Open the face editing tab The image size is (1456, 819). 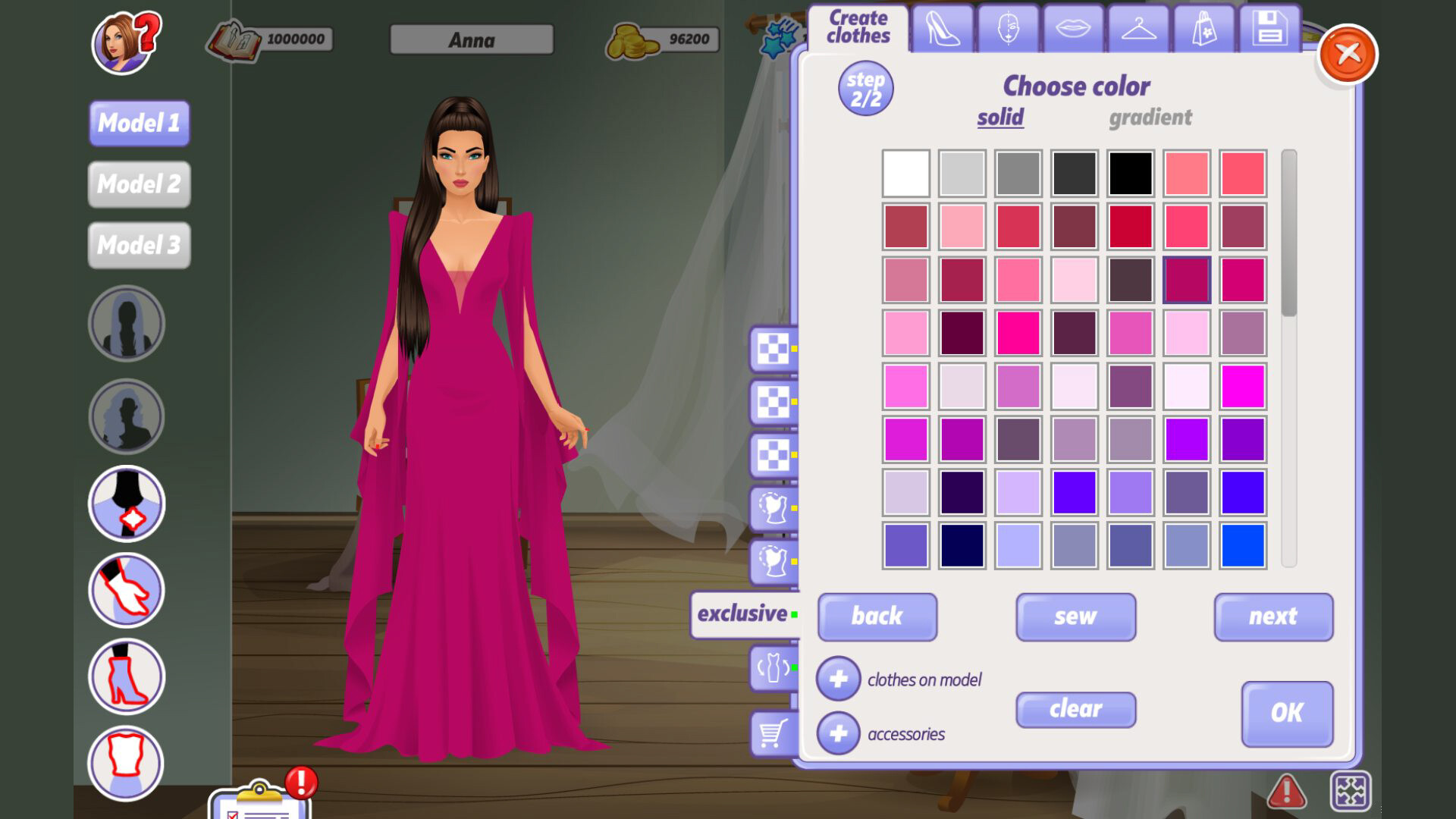point(1009,29)
